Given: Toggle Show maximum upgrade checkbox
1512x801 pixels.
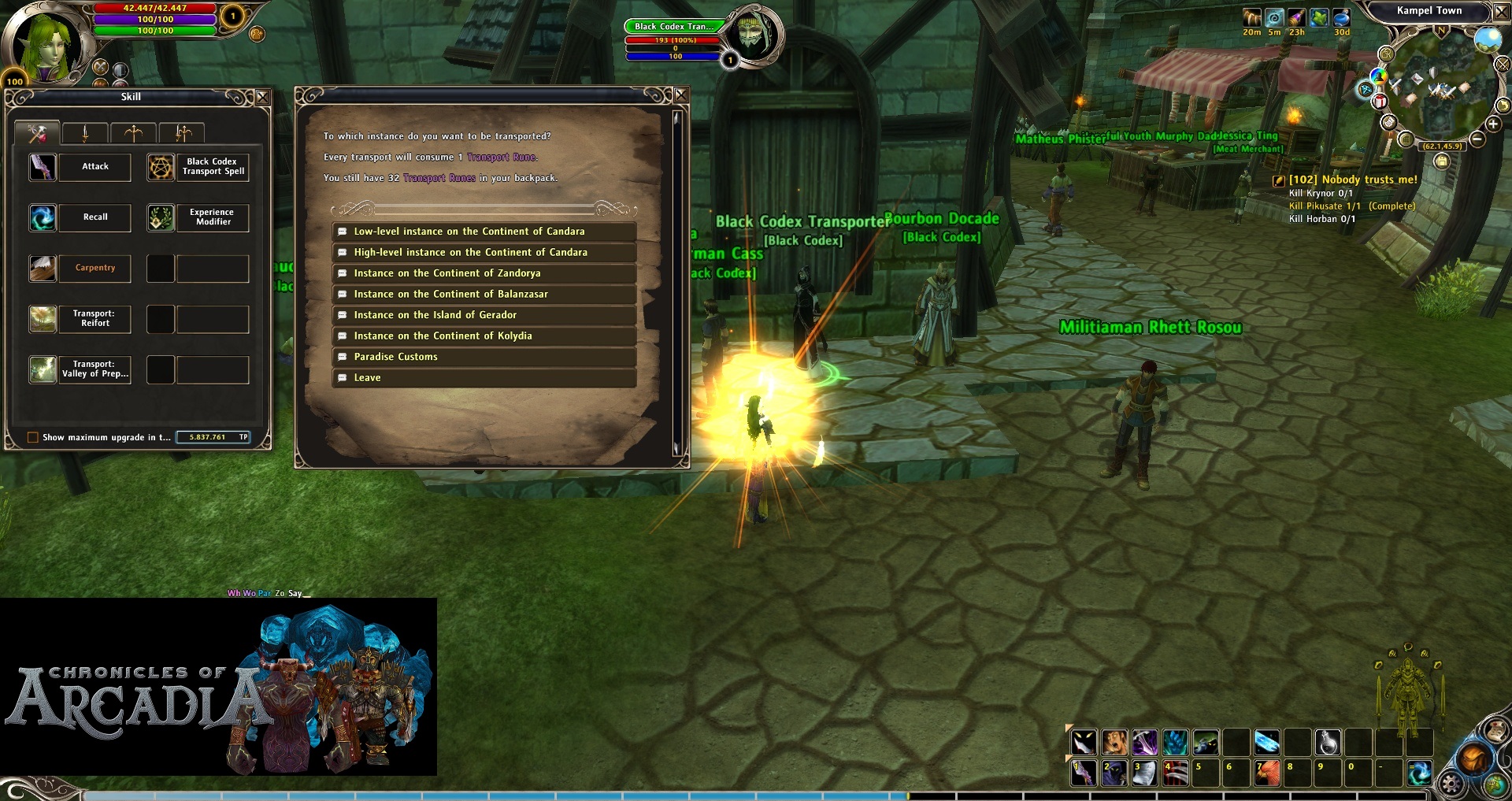Looking at the screenshot, I should point(33,437).
